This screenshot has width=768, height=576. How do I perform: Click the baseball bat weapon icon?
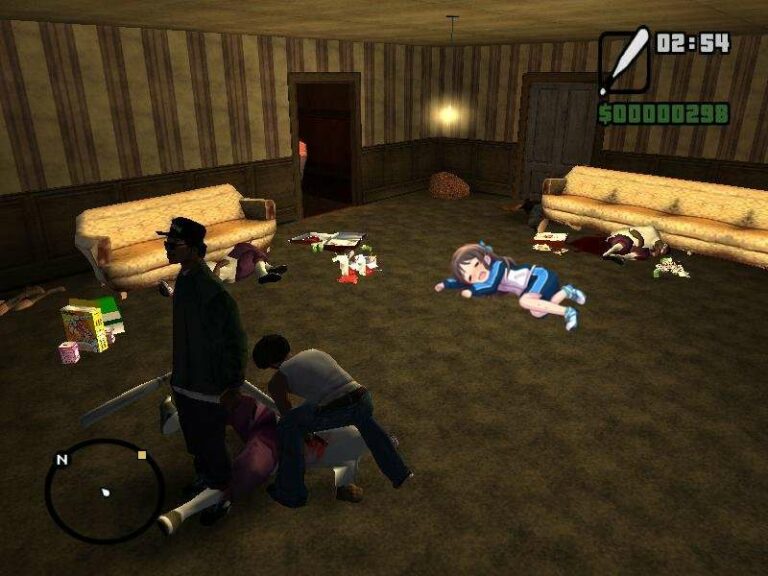(x=624, y=62)
